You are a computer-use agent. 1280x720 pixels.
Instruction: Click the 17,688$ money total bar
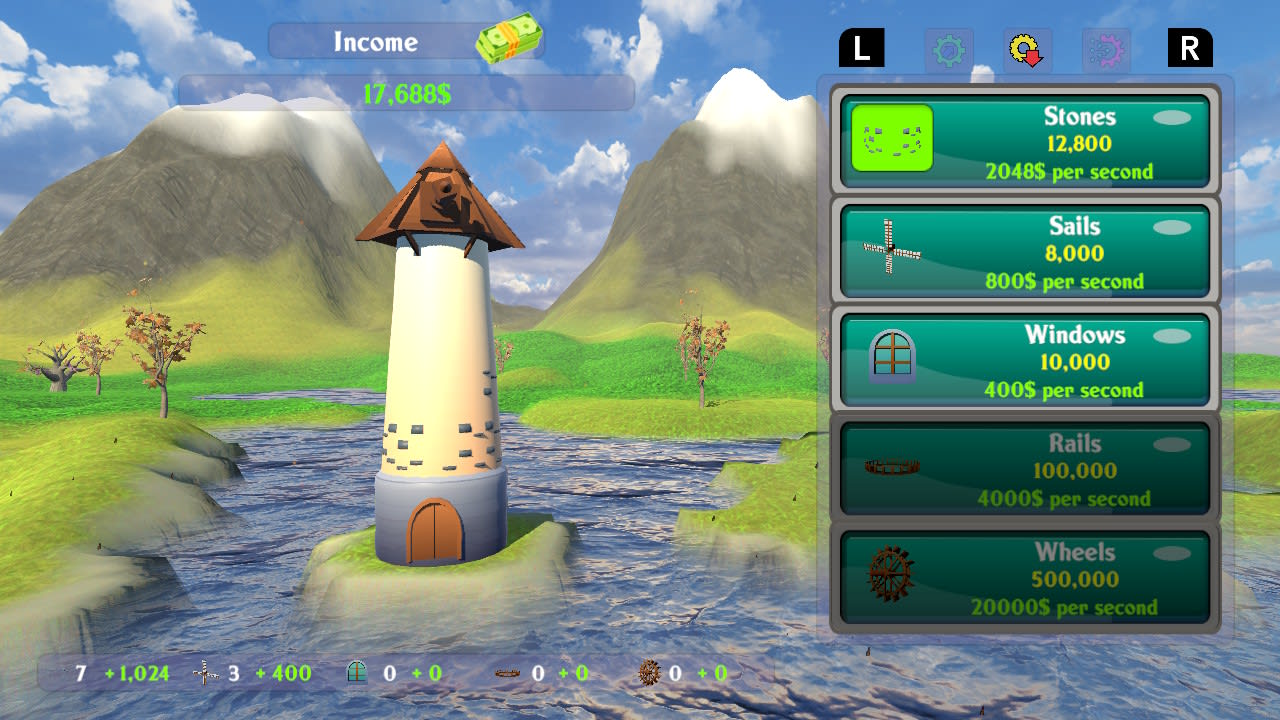[405, 93]
